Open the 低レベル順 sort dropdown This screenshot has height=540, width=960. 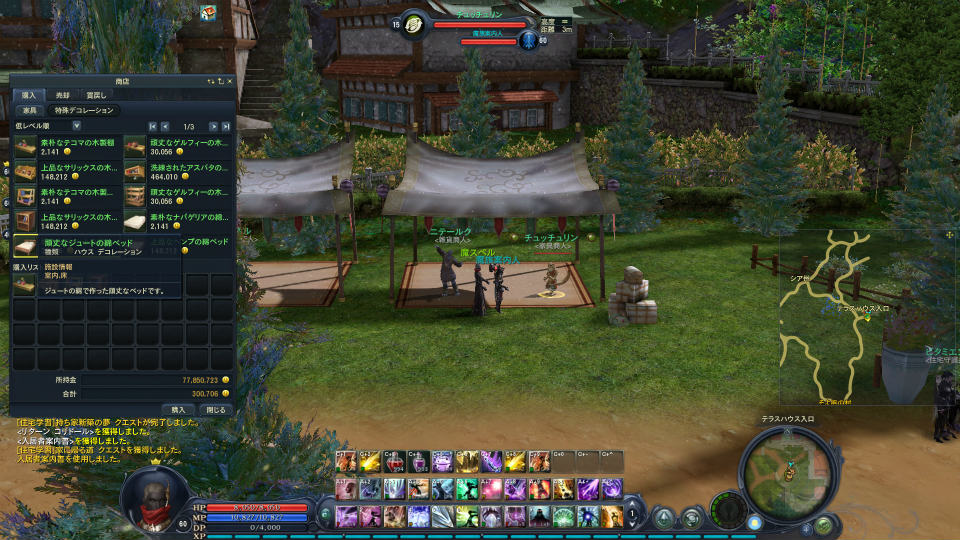[76, 126]
